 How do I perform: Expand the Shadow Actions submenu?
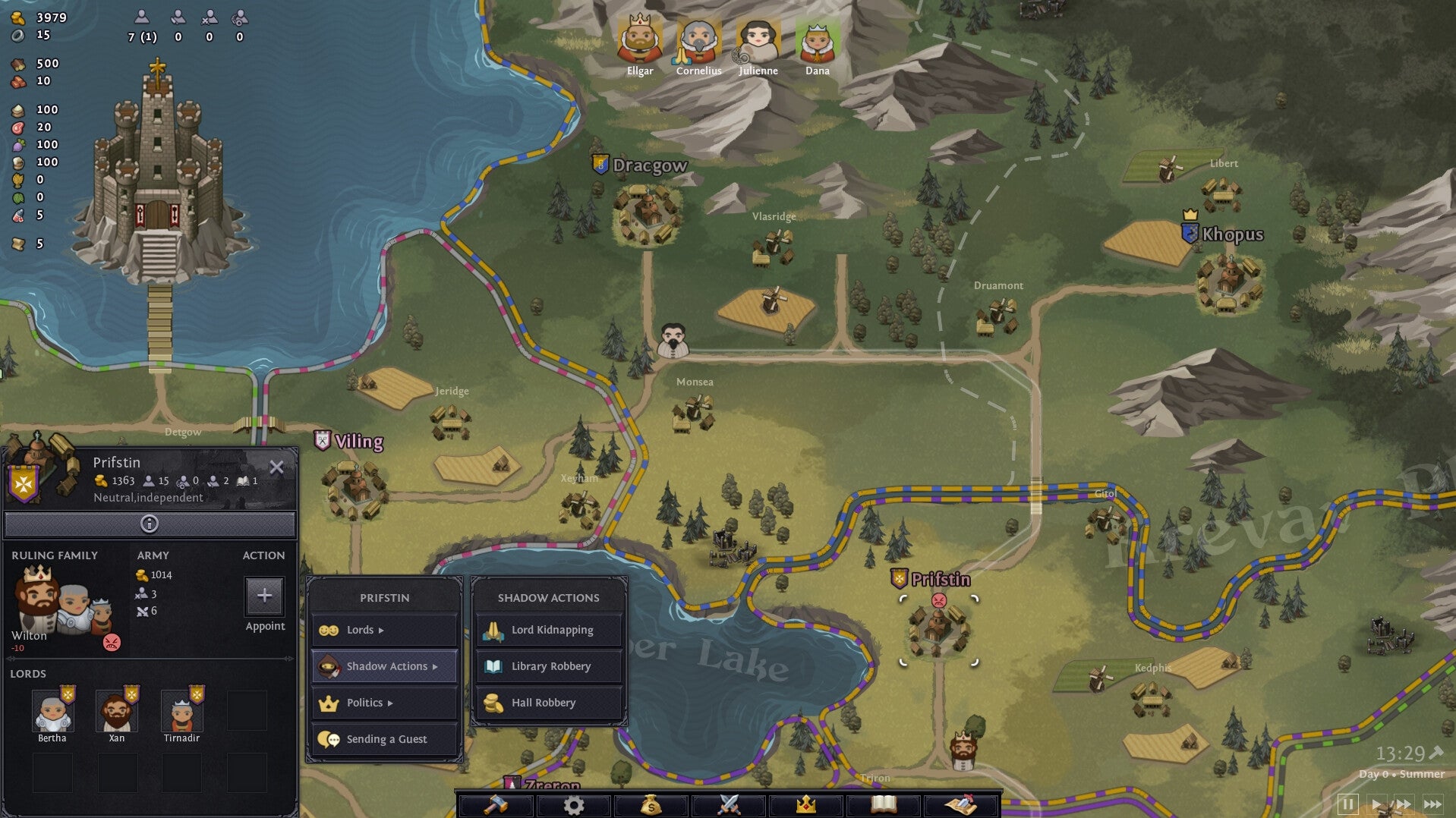(383, 665)
